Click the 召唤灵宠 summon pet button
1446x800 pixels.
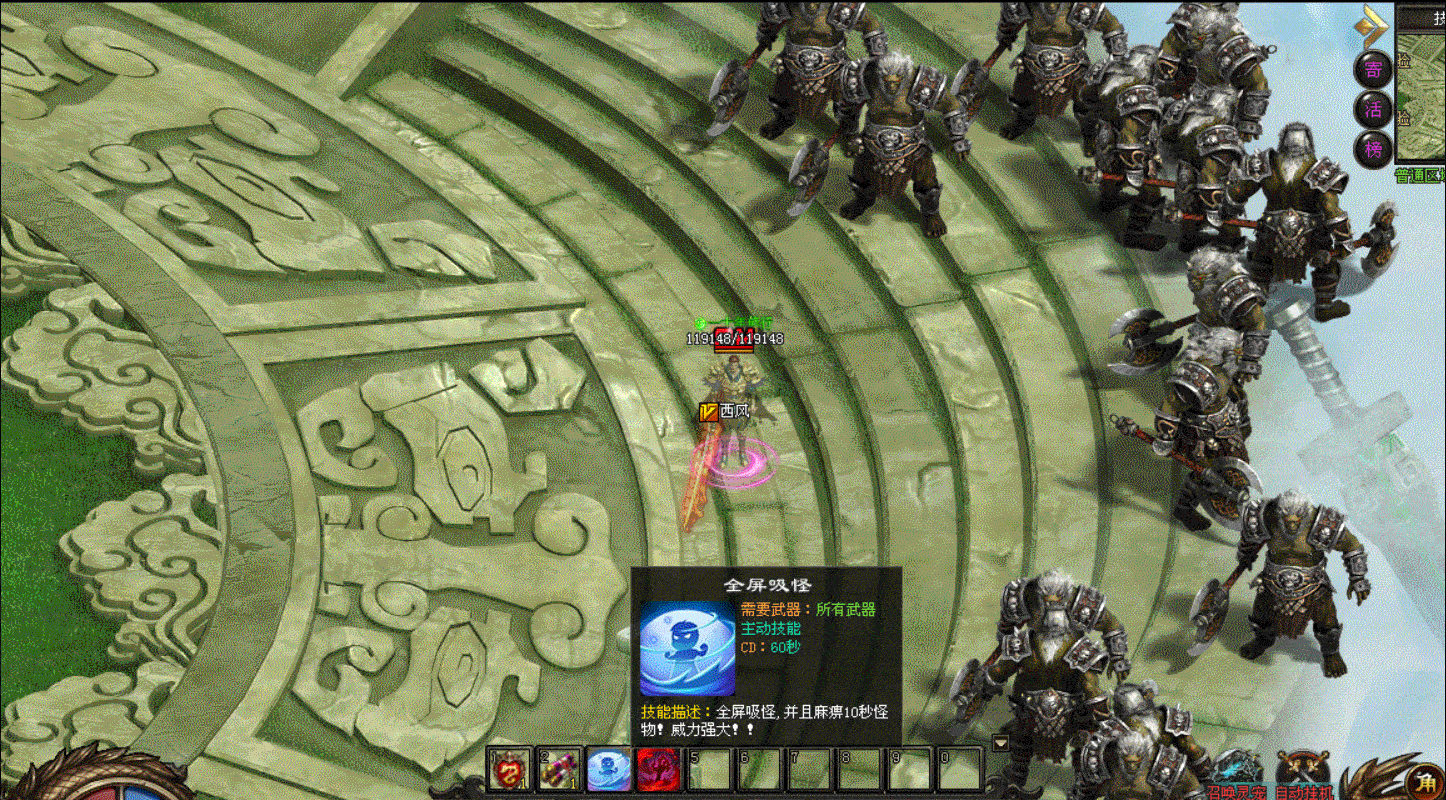[1237, 776]
